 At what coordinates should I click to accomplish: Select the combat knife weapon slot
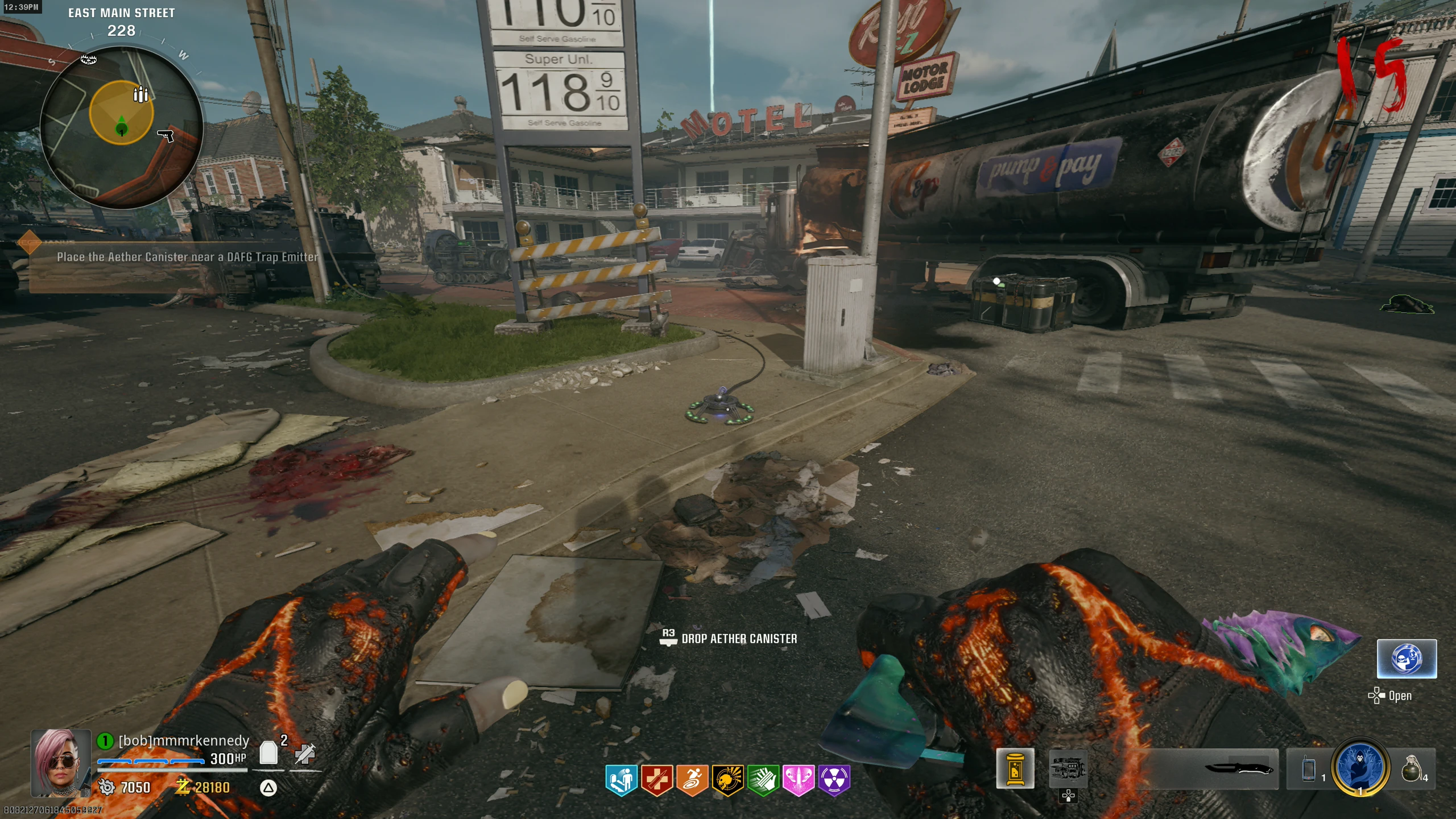pos(1239,769)
